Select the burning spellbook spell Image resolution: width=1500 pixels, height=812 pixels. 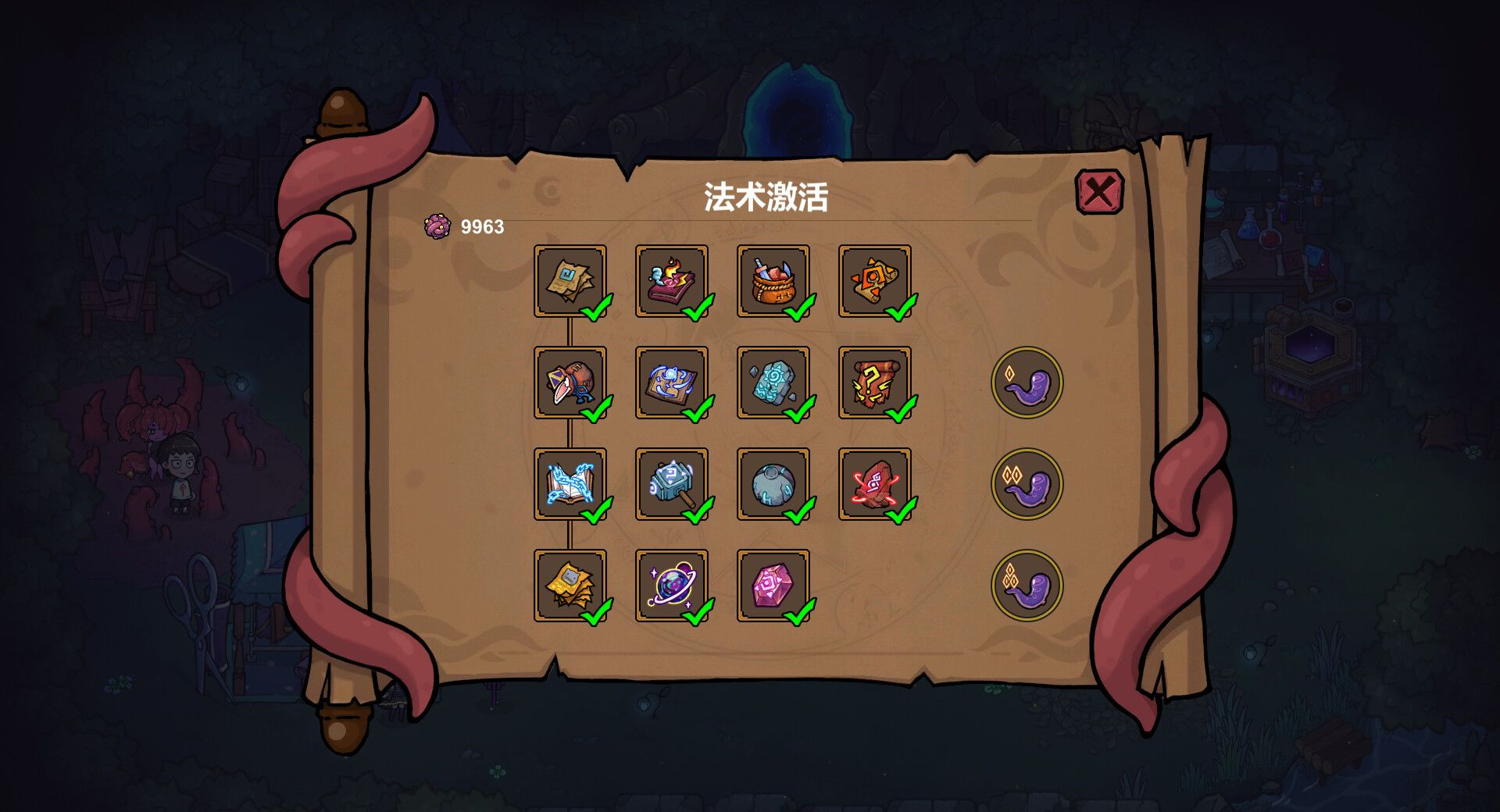tap(670, 281)
